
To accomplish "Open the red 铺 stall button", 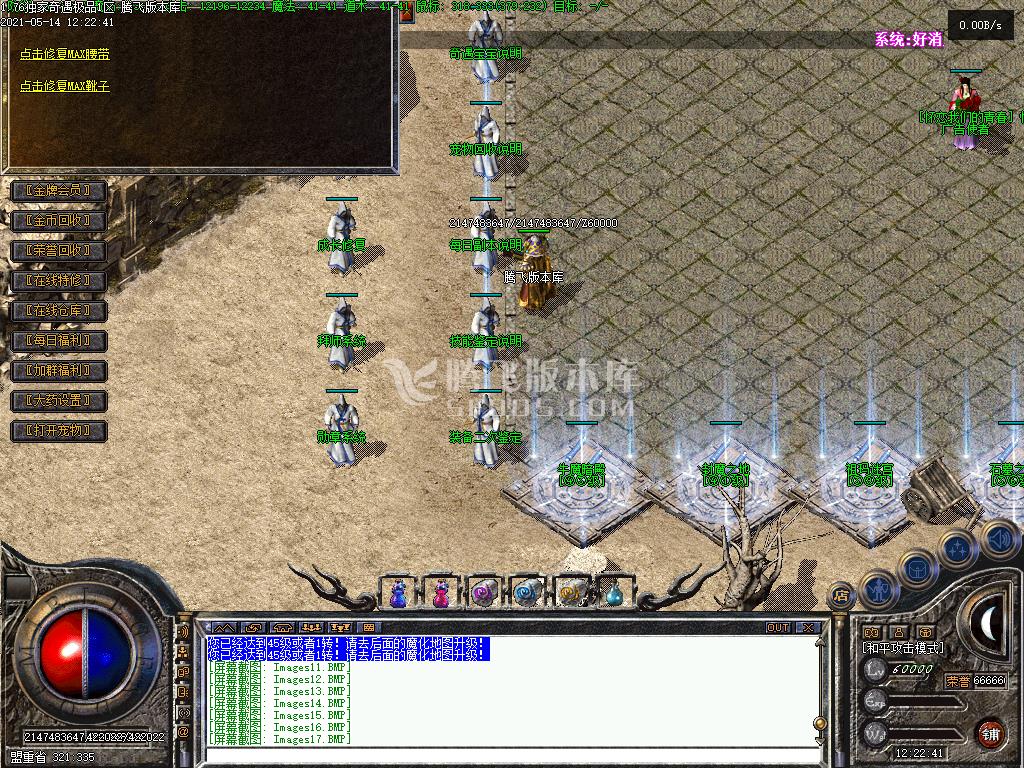I will coord(990,733).
